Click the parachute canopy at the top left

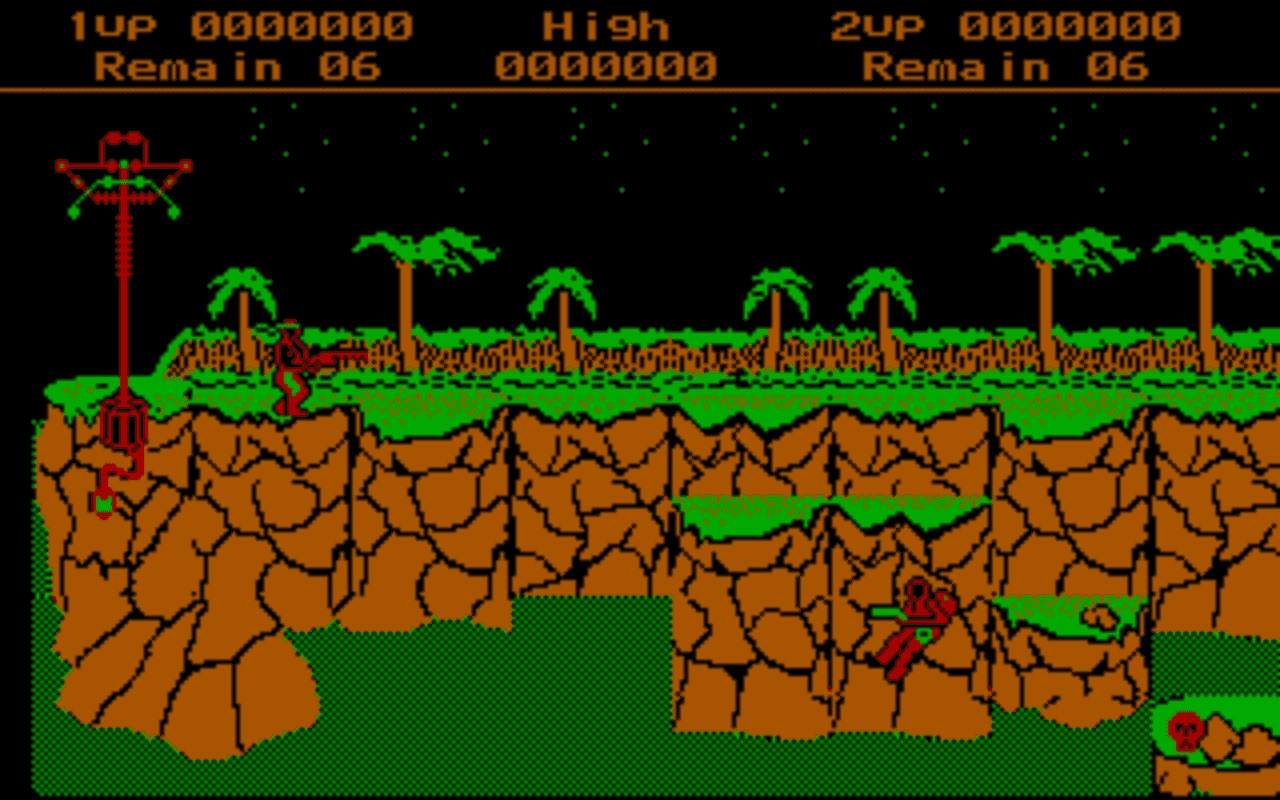pos(122,170)
